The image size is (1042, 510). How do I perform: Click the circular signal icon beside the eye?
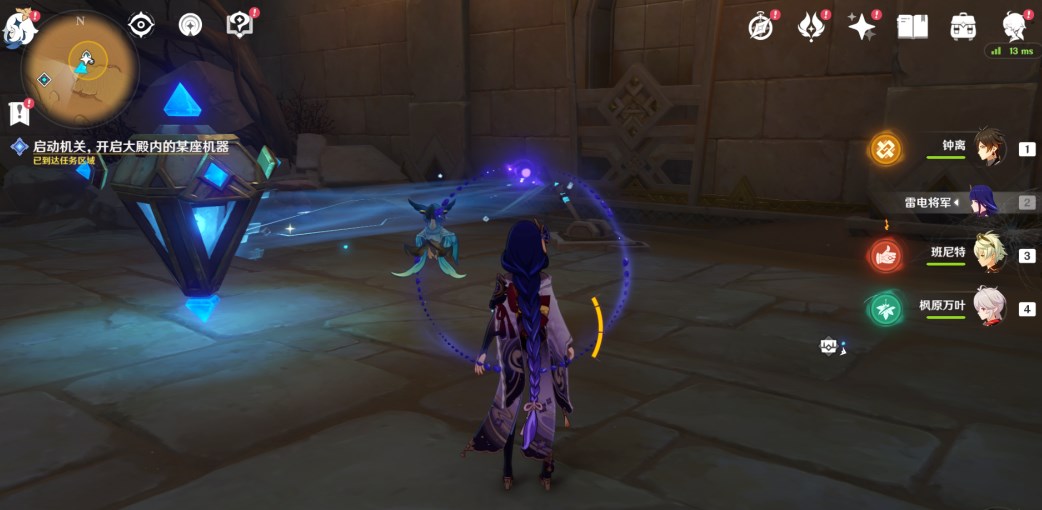coord(190,25)
